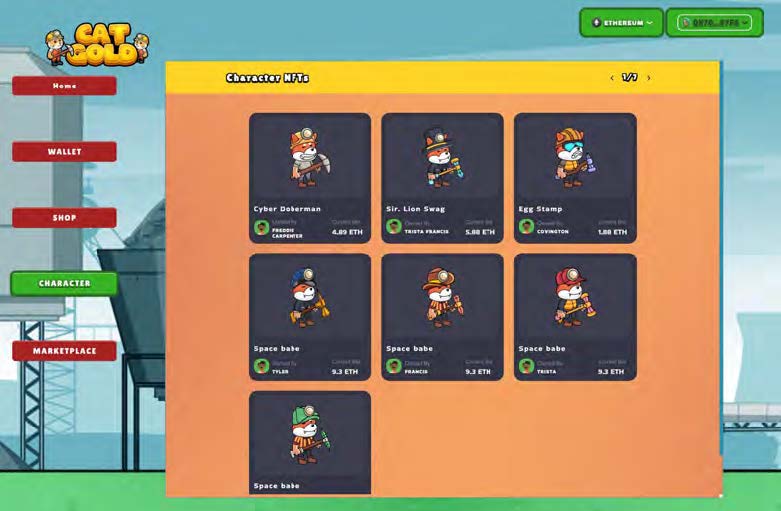This screenshot has height=511, width=781.
Task: Select the Cyber Doberman NFT card
Action: click(310, 177)
